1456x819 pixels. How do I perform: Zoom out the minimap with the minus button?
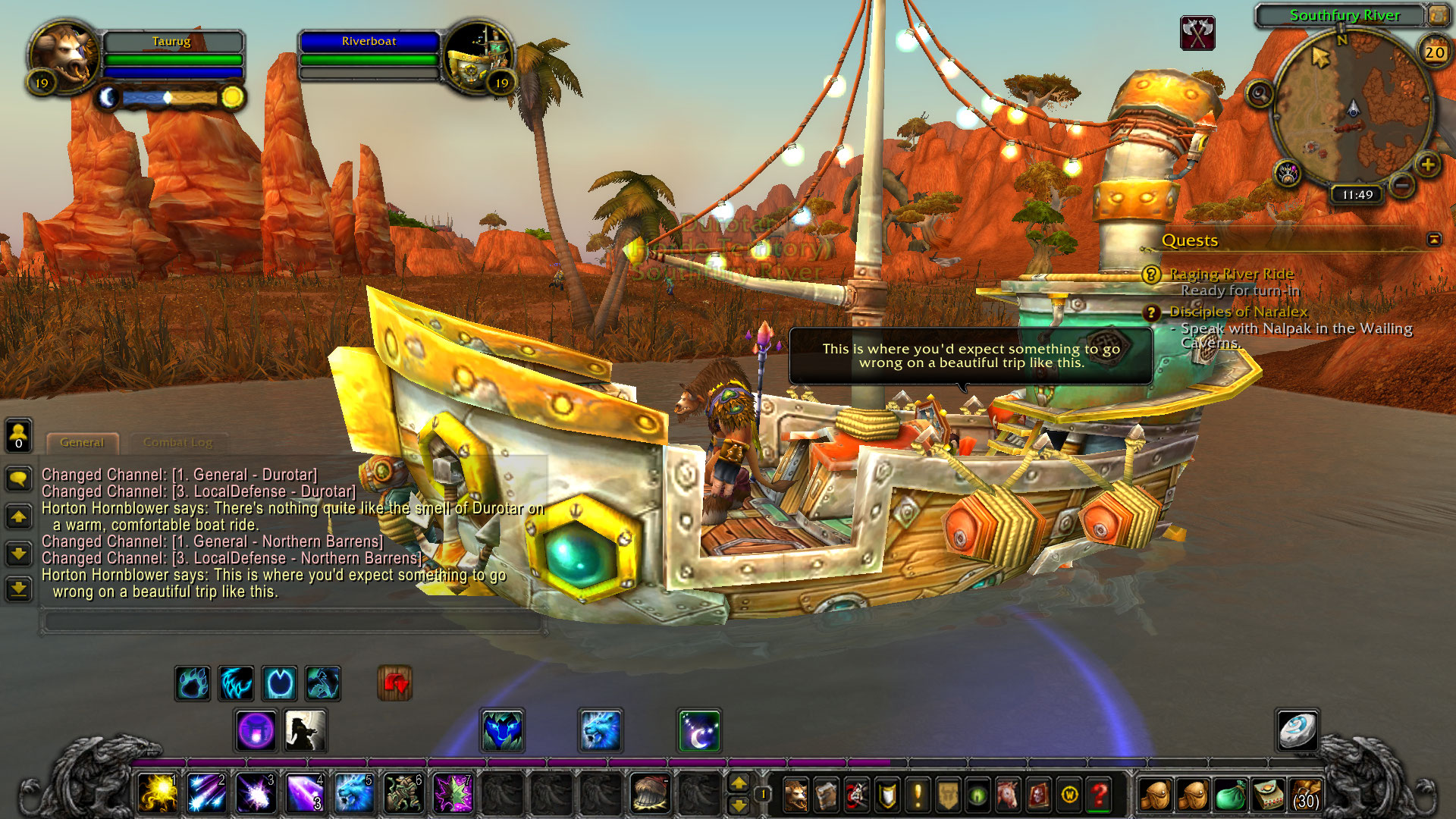pyautogui.click(x=1402, y=184)
